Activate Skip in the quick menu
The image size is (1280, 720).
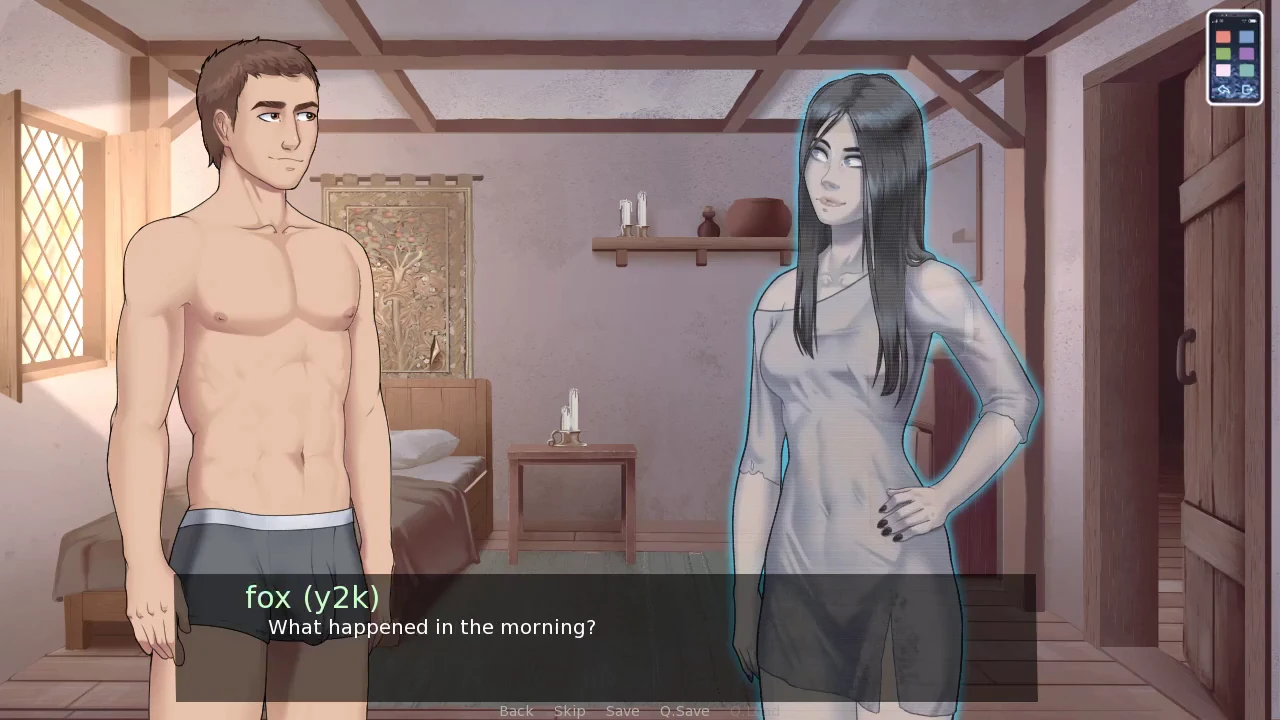pyautogui.click(x=569, y=711)
